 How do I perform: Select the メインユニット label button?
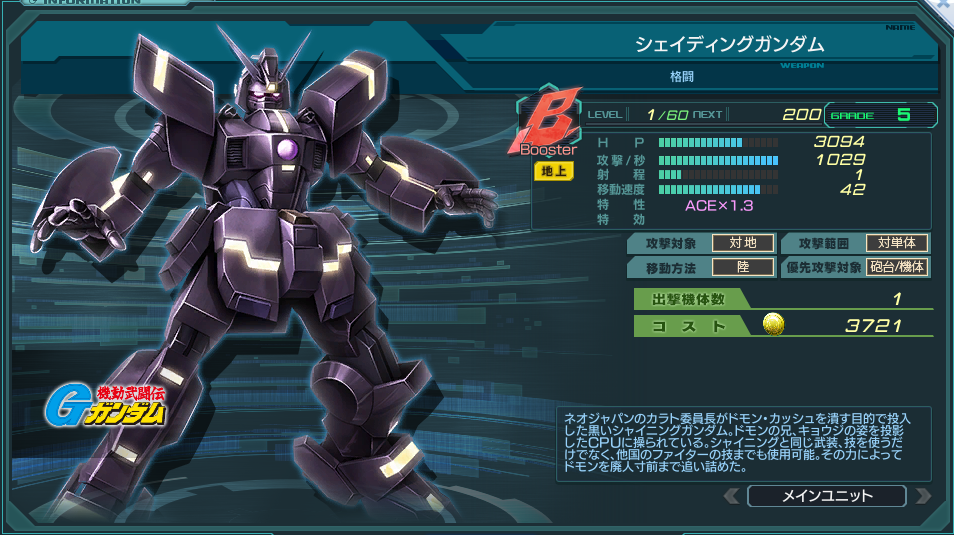826,496
